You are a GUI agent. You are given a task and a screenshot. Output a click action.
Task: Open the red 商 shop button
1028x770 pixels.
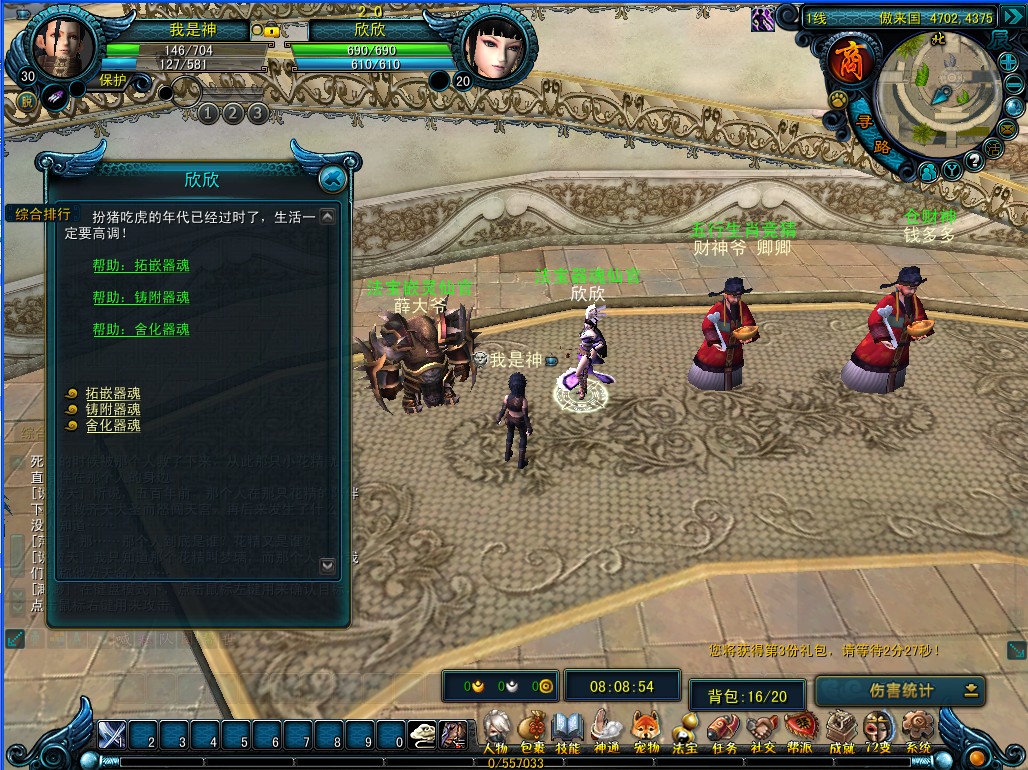click(849, 61)
